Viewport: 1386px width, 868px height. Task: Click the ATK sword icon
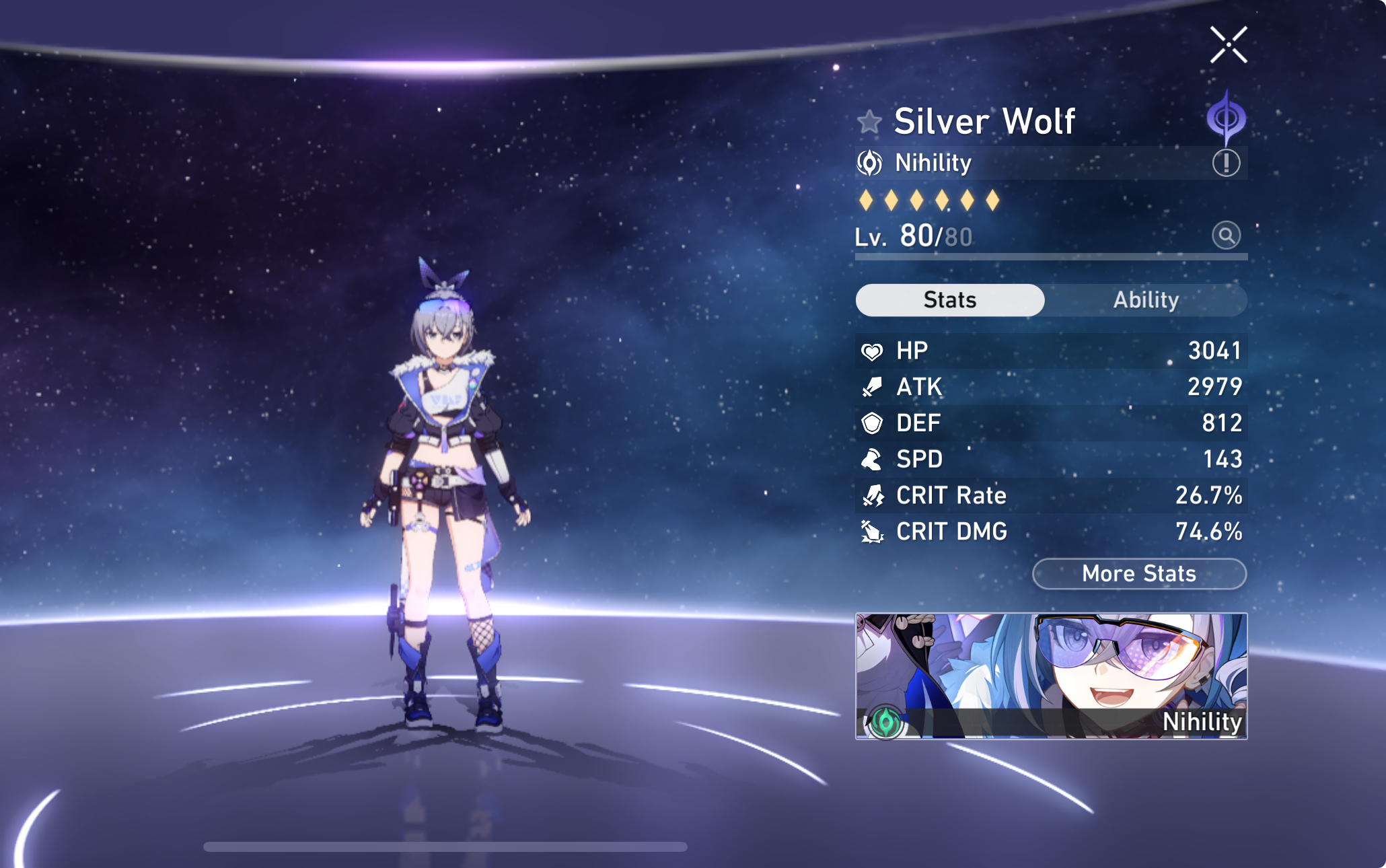(x=872, y=387)
